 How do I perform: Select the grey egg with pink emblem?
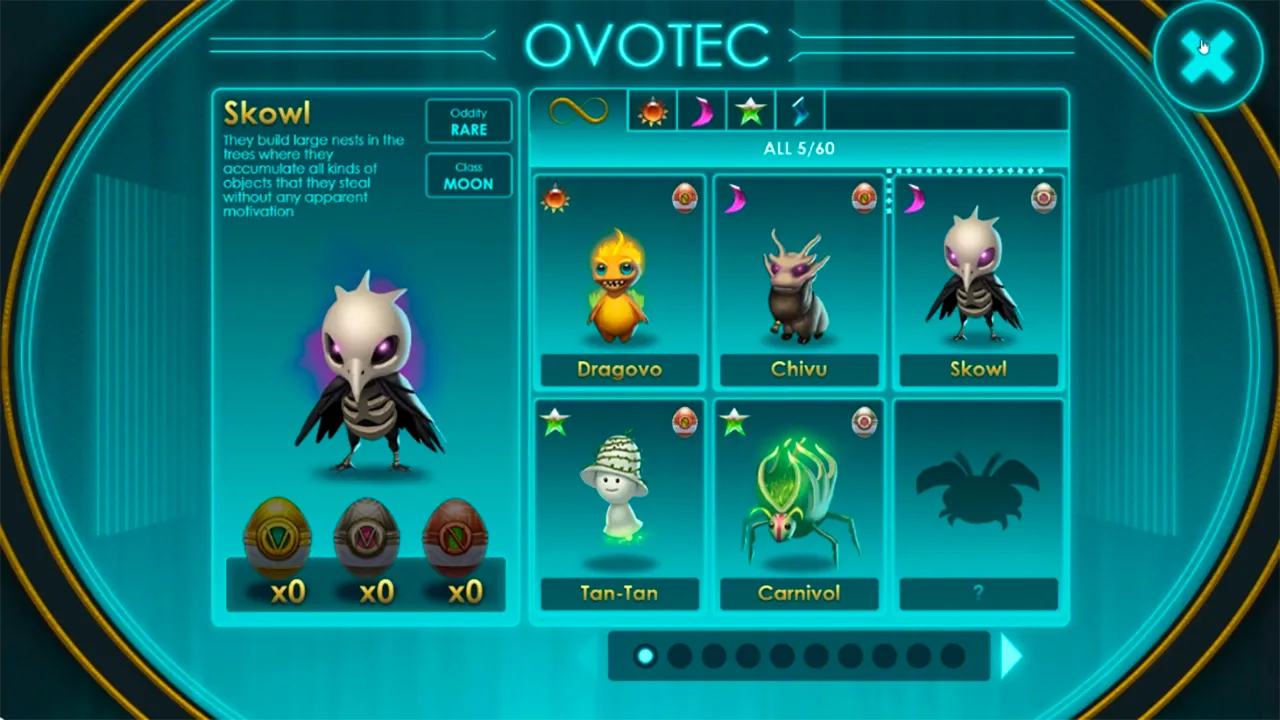(366, 540)
